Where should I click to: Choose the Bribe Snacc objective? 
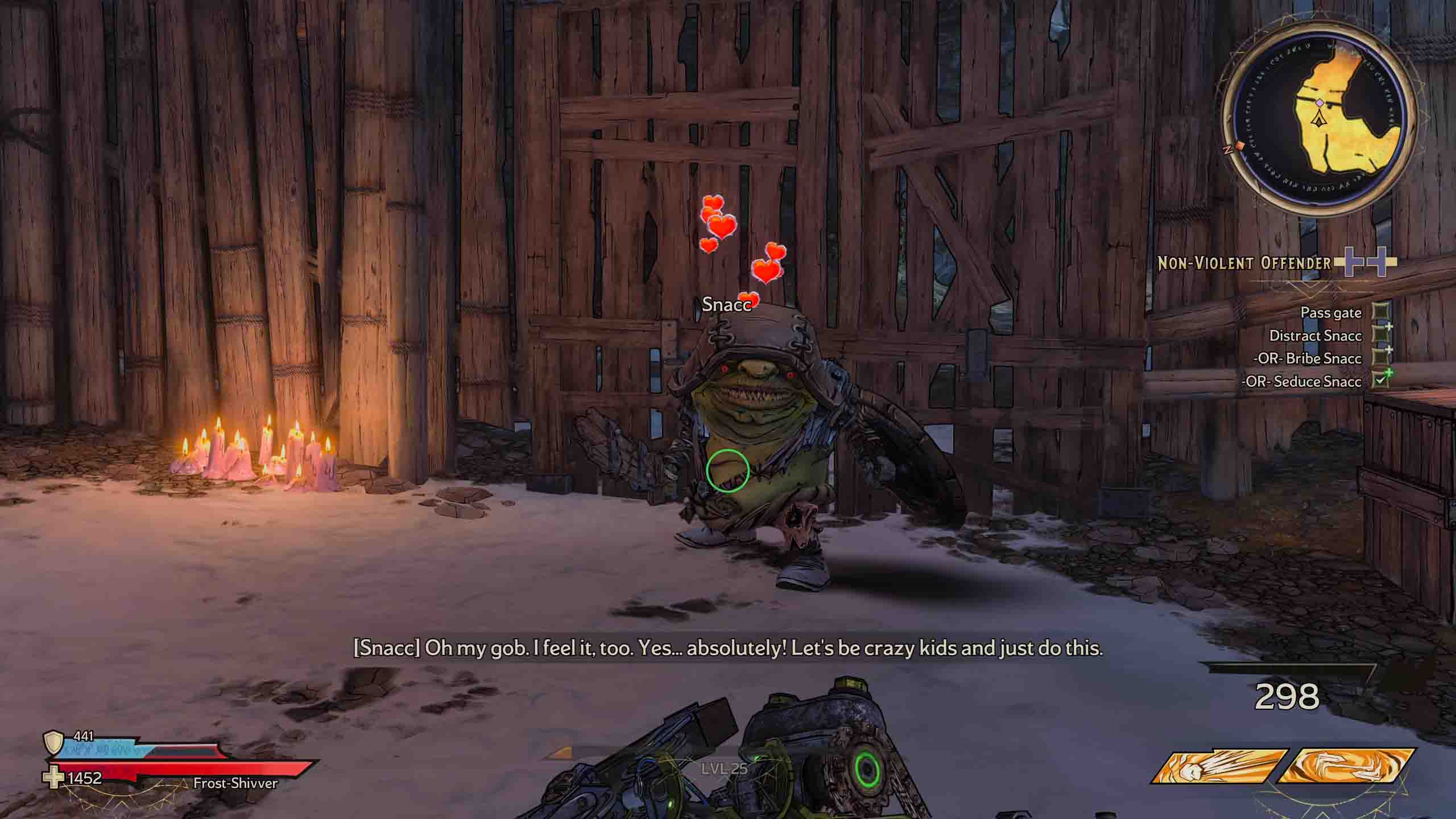(x=1306, y=358)
